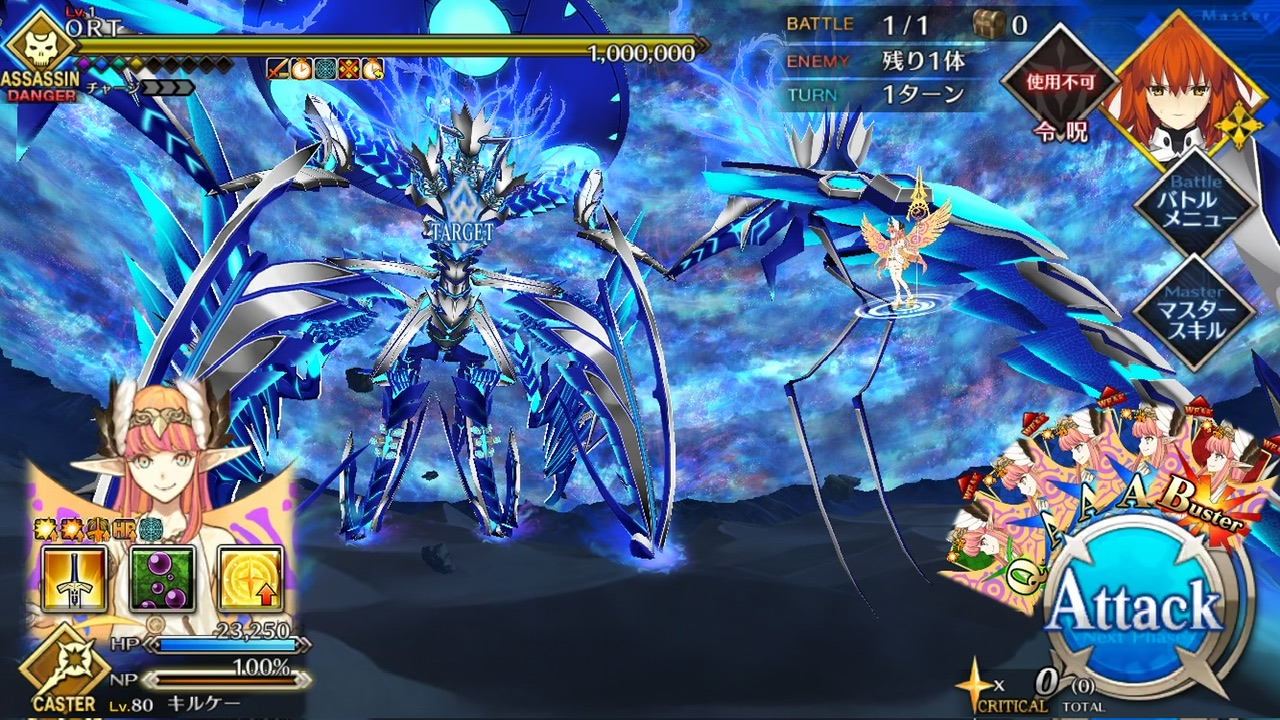Screen dimensions: 1280x720
Task: Select the TARGET marker on ORT
Action: pos(462,222)
